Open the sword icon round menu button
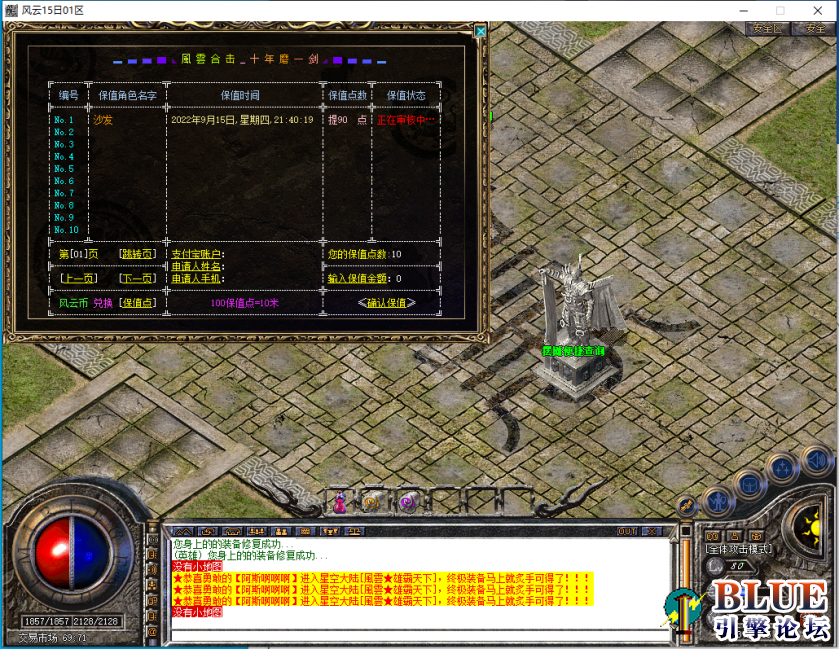Image resolution: width=839 pixels, height=649 pixels. coord(686,506)
